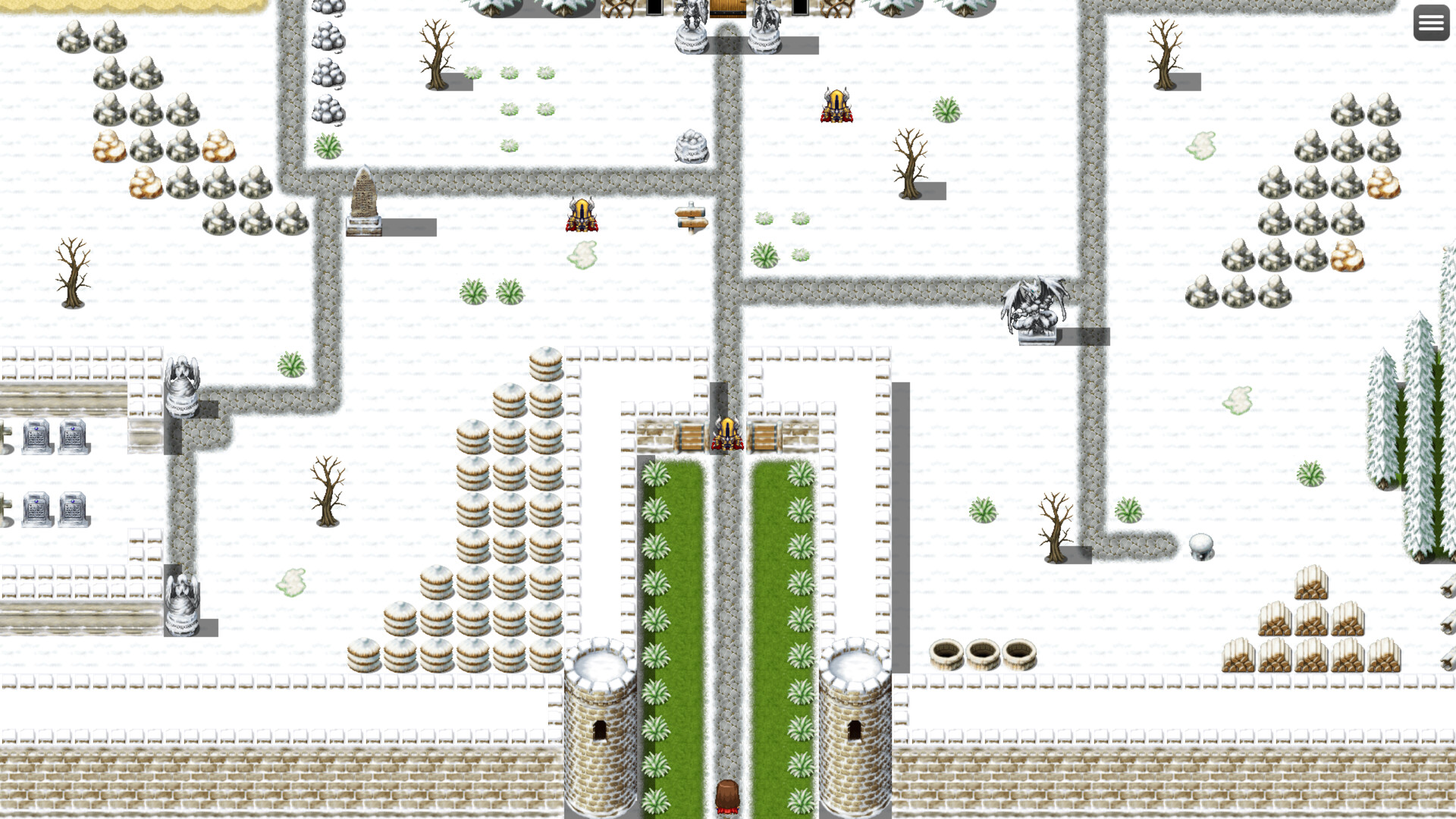Click the wooden signpost near the crossroads
Image resolution: width=1456 pixels, height=819 pixels.
point(691,220)
